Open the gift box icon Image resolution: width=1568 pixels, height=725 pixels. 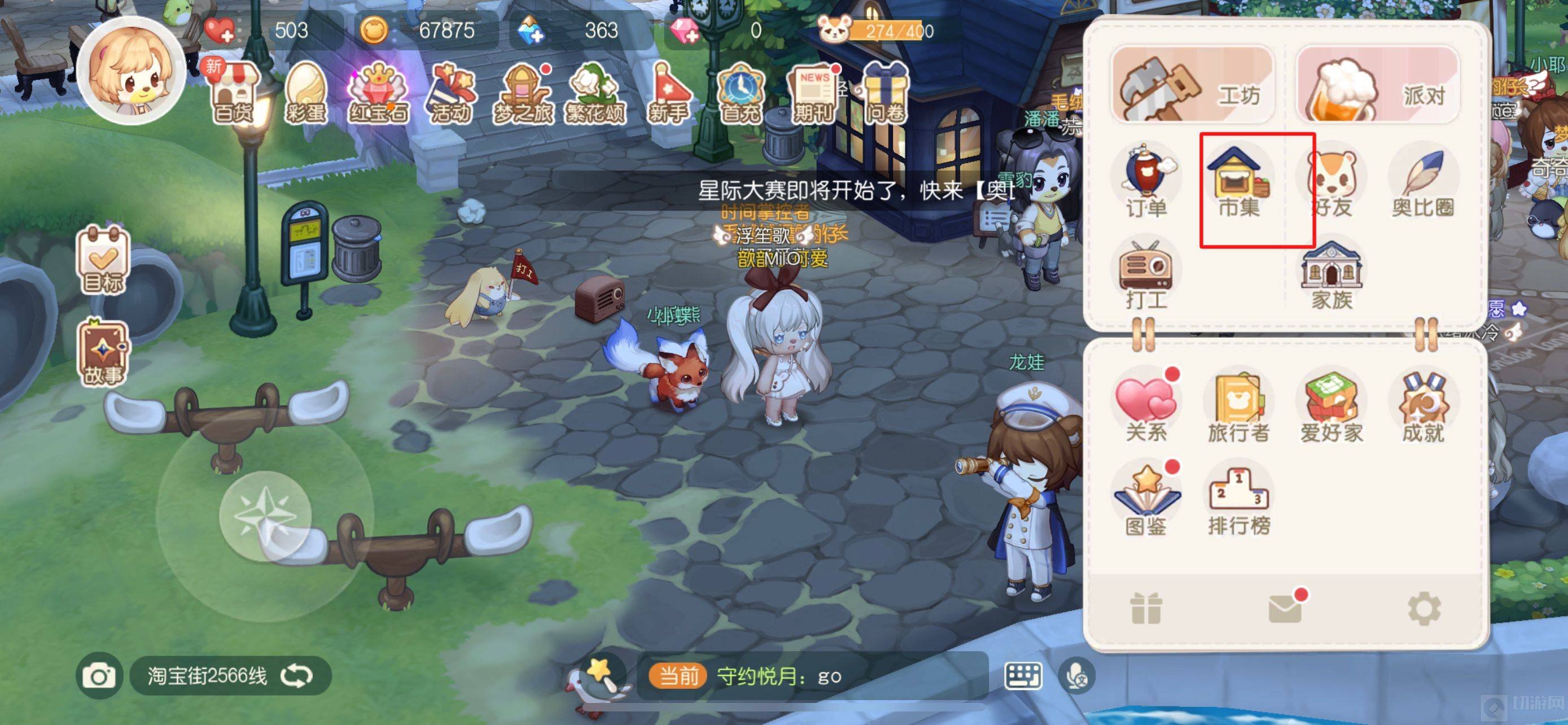(x=1146, y=608)
